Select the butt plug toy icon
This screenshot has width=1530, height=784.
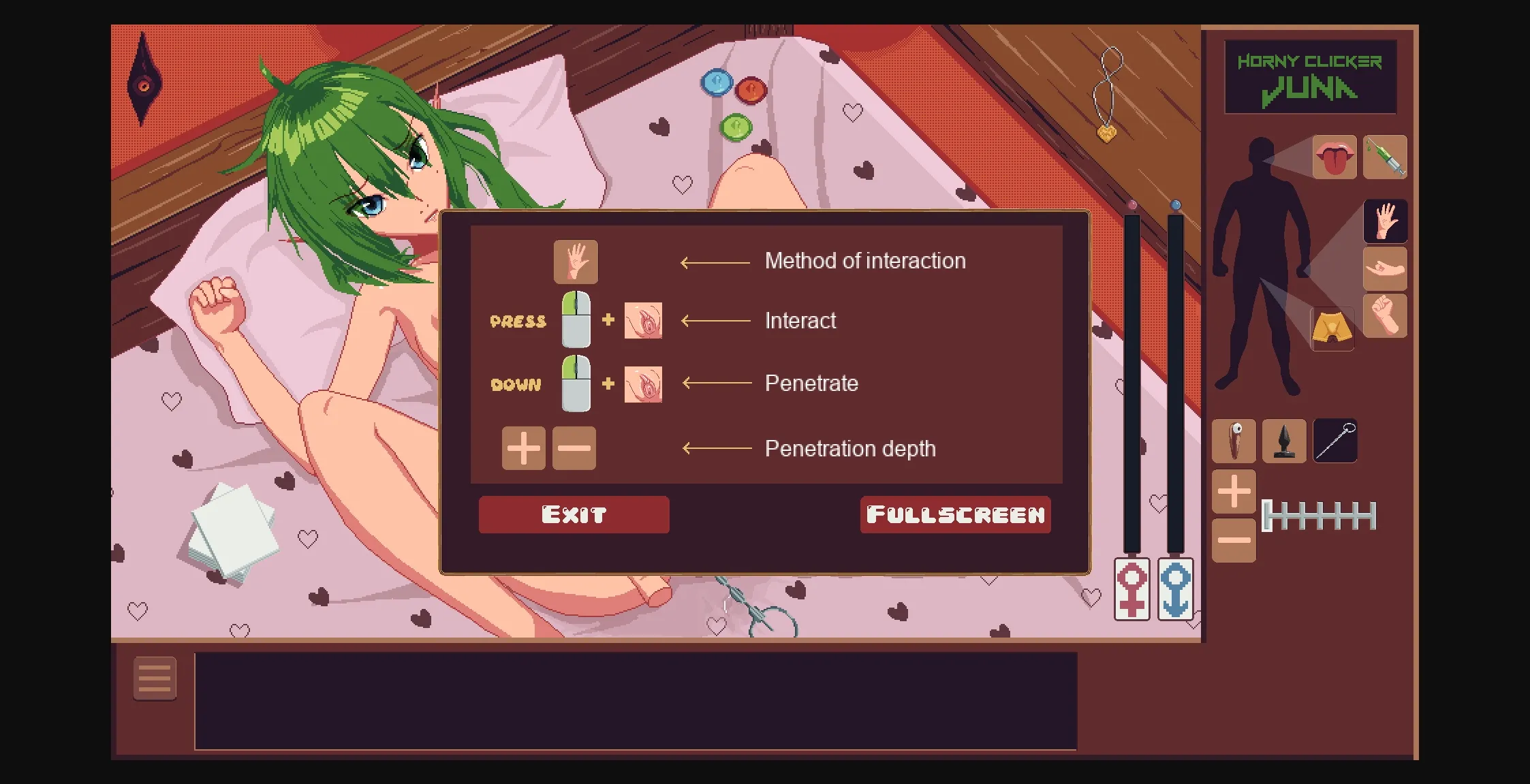coord(1284,441)
